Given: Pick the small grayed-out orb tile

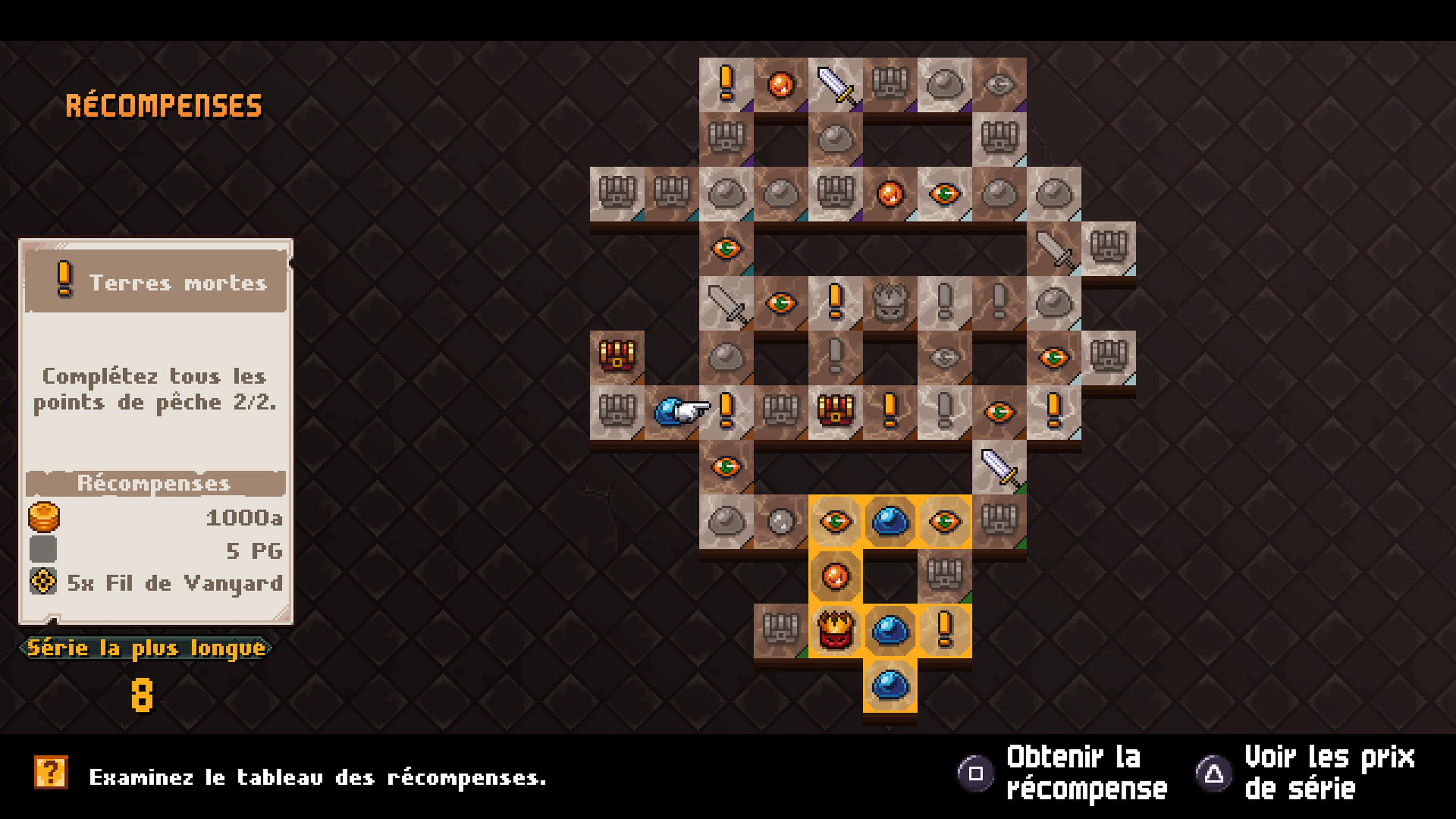Looking at the screenshot, I should point(781,521).
